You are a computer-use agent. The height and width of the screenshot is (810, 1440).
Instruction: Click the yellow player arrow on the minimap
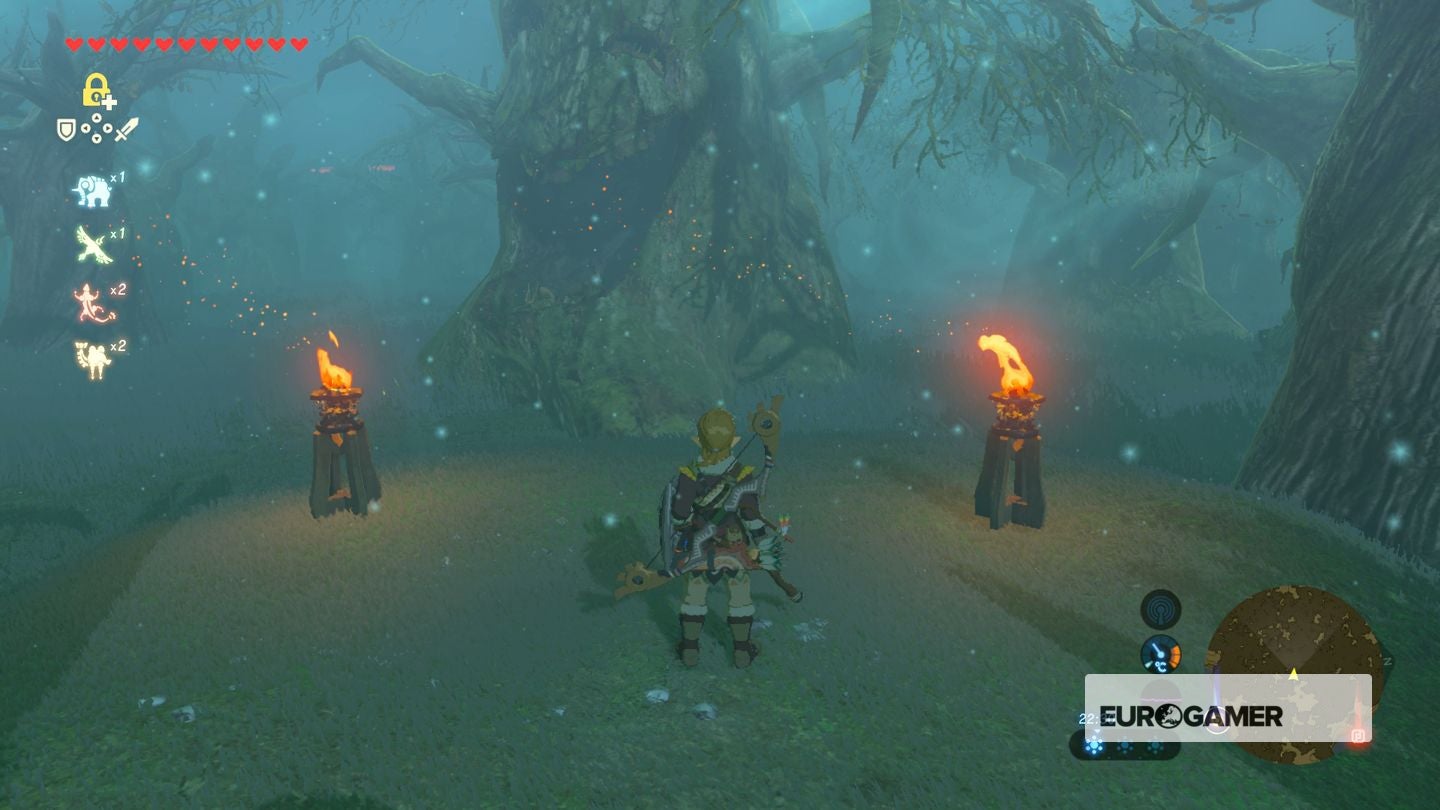tap(1294, 674)
